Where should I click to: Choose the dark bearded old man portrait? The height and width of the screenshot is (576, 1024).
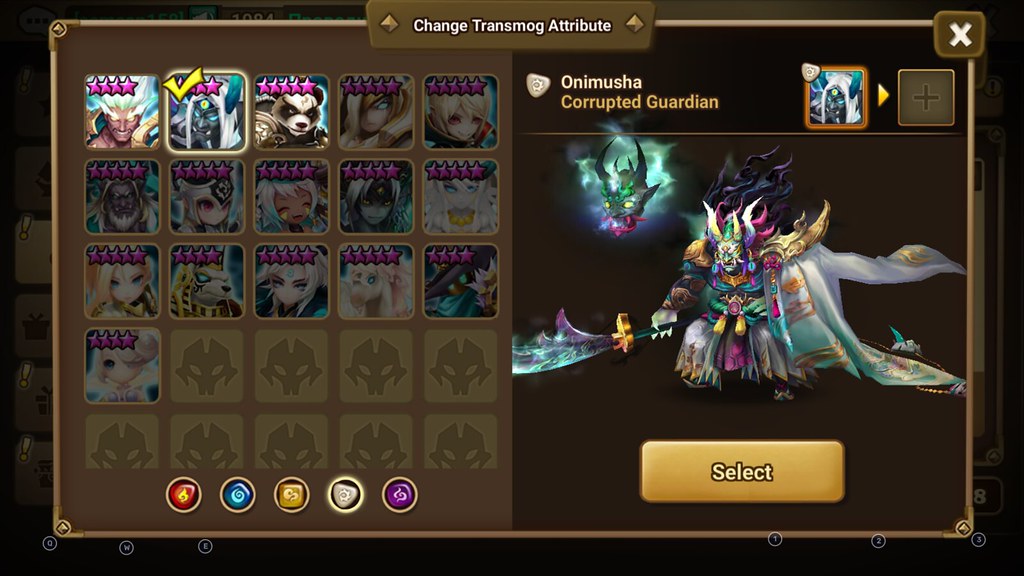[x=123, y=197]
